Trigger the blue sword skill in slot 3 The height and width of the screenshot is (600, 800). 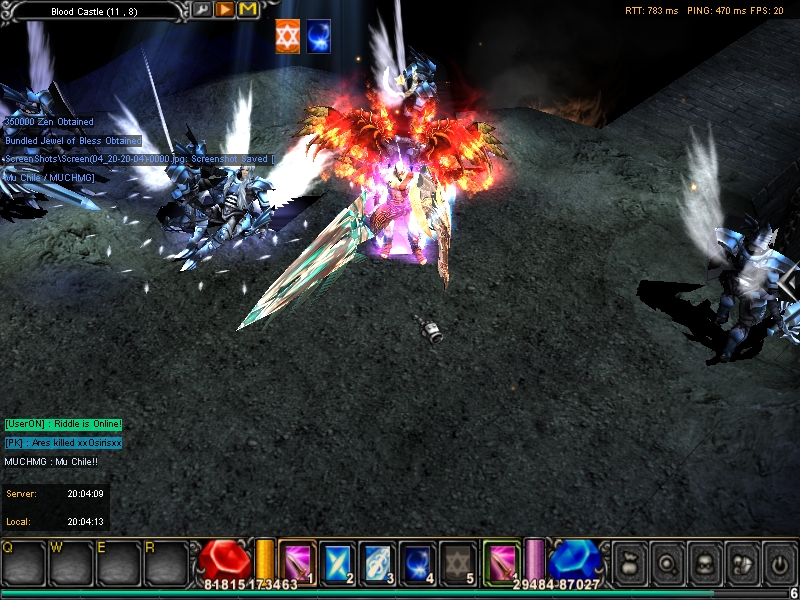tap(377, 562)
